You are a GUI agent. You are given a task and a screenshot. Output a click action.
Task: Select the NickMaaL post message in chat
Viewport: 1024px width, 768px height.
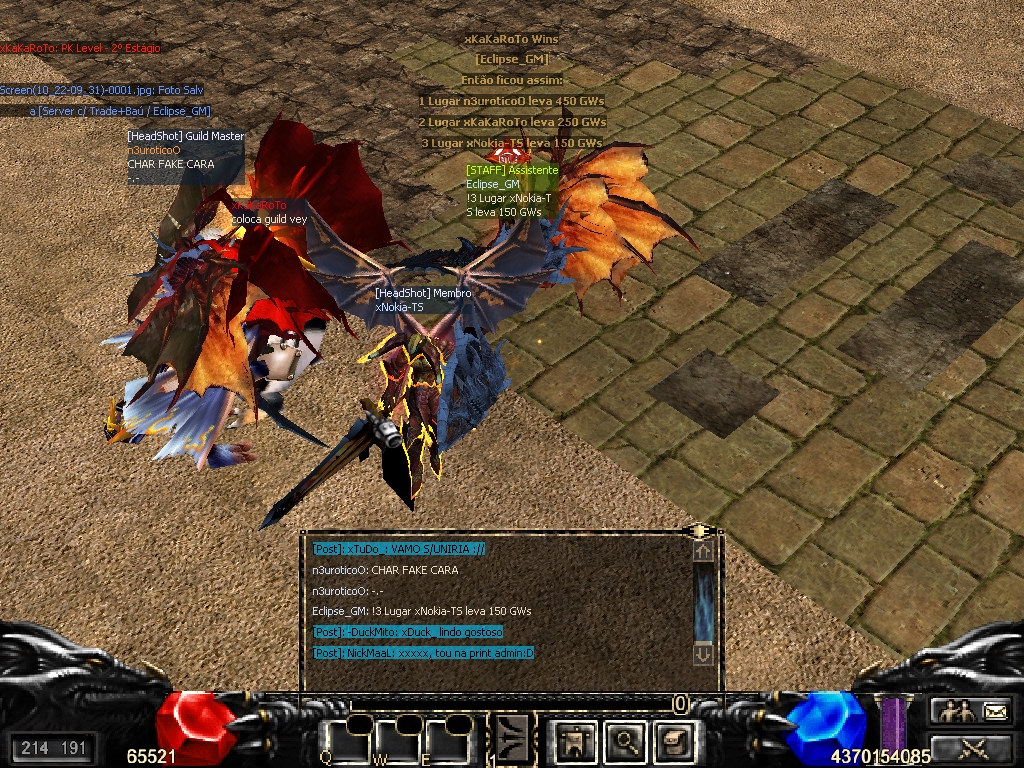click(424, 653)
